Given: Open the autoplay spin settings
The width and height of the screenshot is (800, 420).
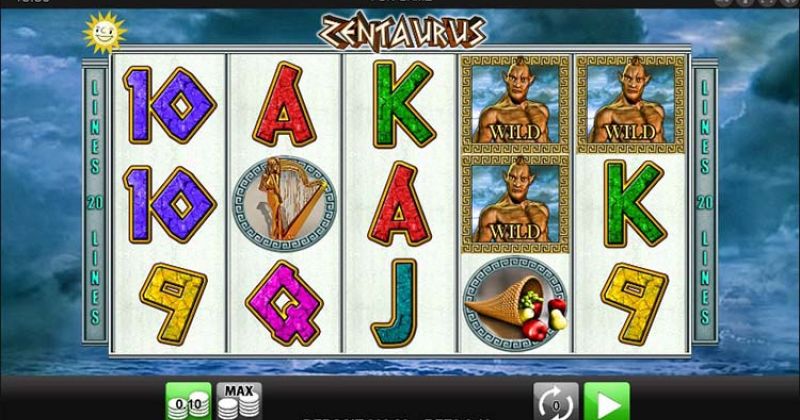Looking at the screenshot, I should click(551, 400).
